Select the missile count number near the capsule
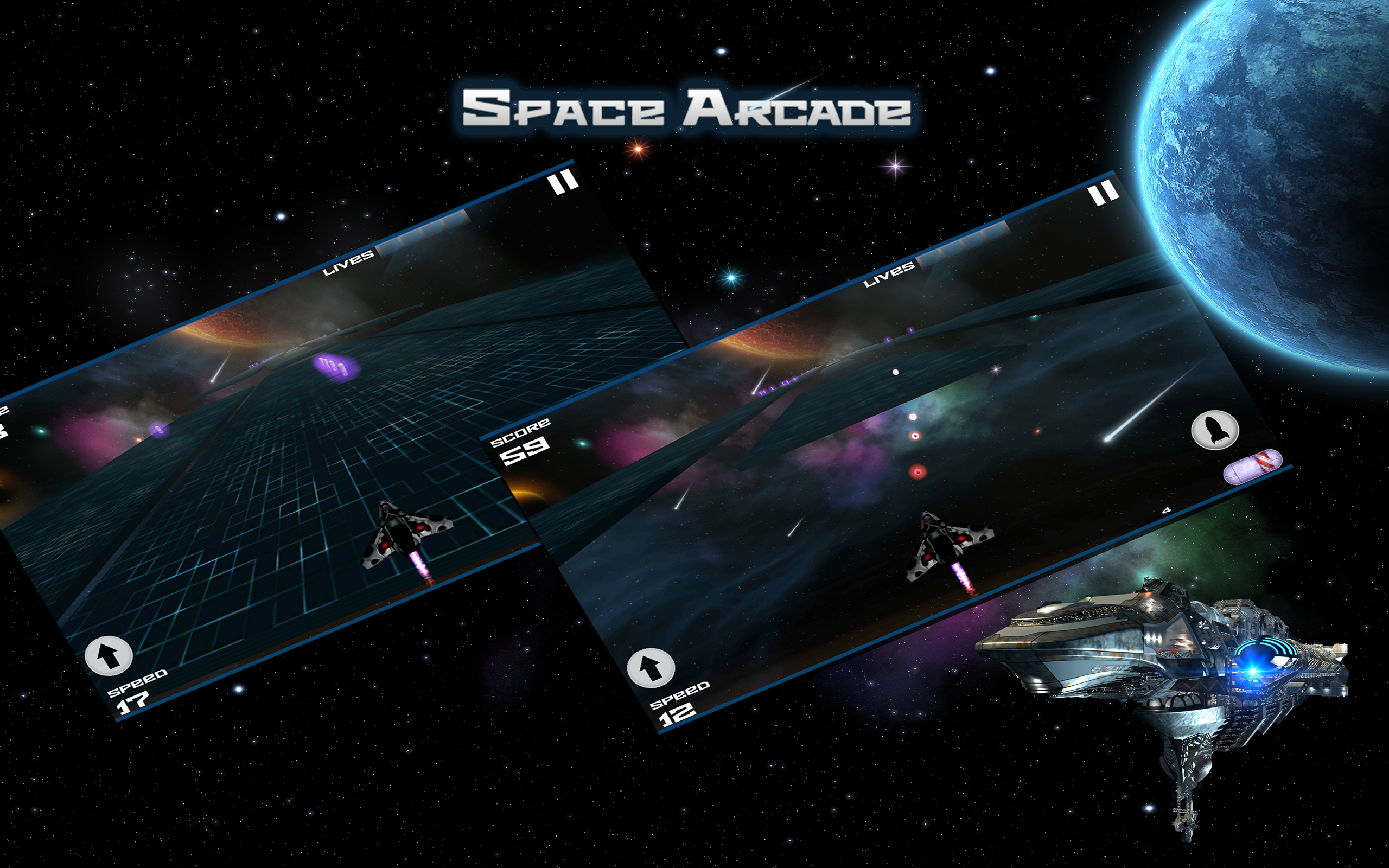Viewport: 1389px width, 868px height. click(1167, 510)
